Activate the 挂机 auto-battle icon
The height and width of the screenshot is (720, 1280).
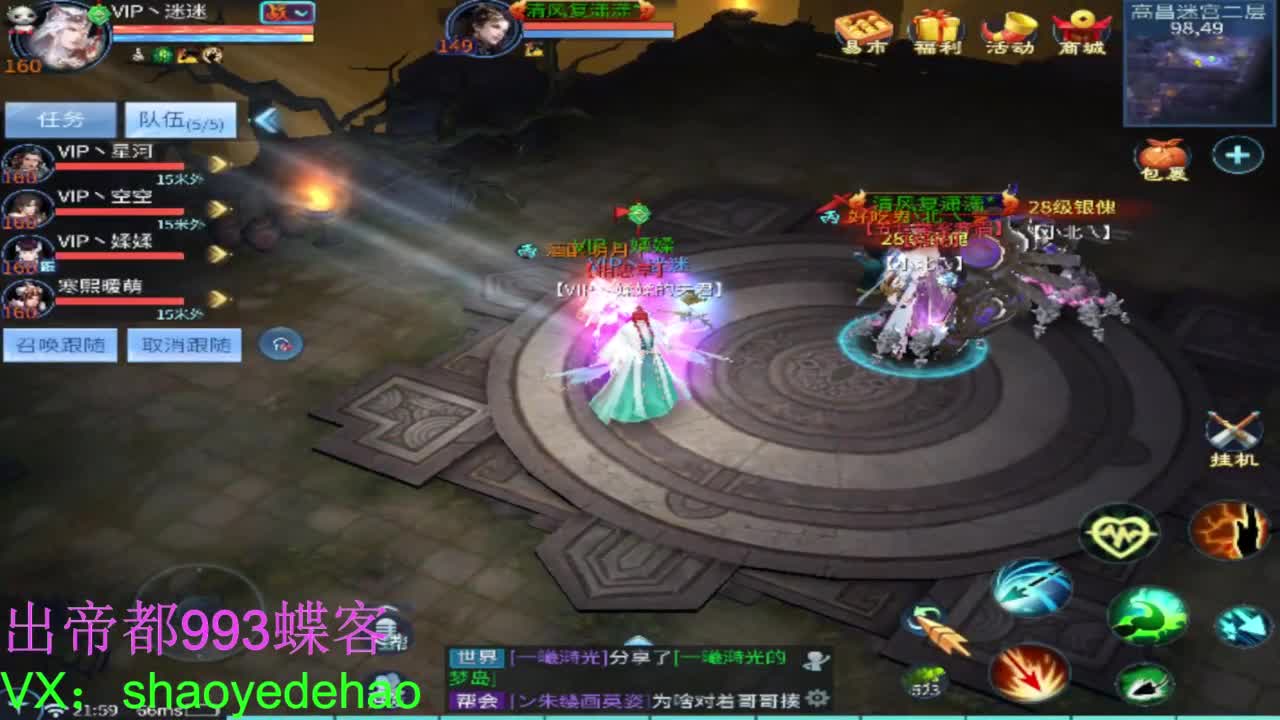(1232, 432)
